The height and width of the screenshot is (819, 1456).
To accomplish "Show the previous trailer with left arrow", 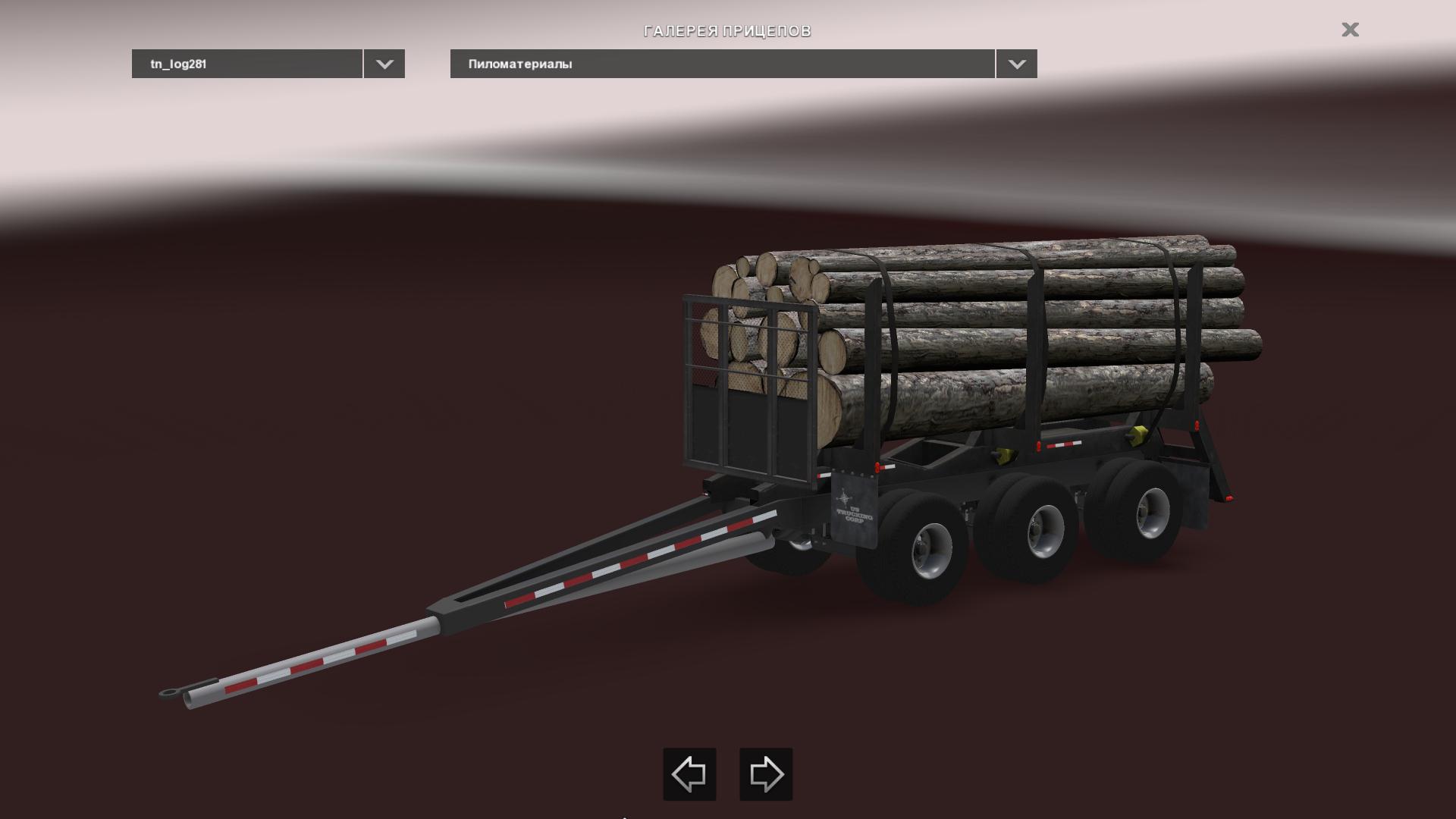I will pyautogui.click(x=689, y=774).
